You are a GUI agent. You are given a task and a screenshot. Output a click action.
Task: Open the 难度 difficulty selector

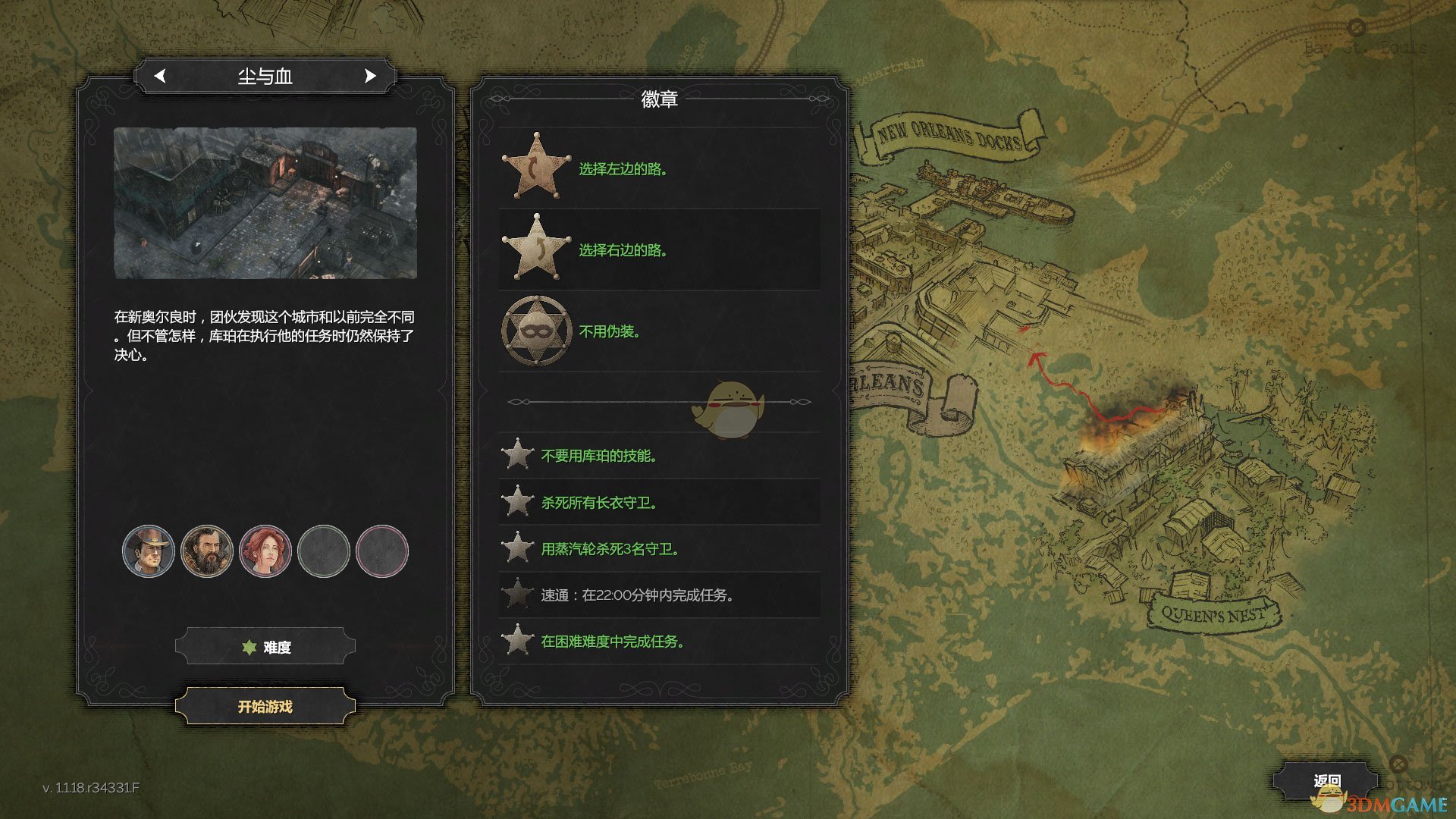(265, 647)
